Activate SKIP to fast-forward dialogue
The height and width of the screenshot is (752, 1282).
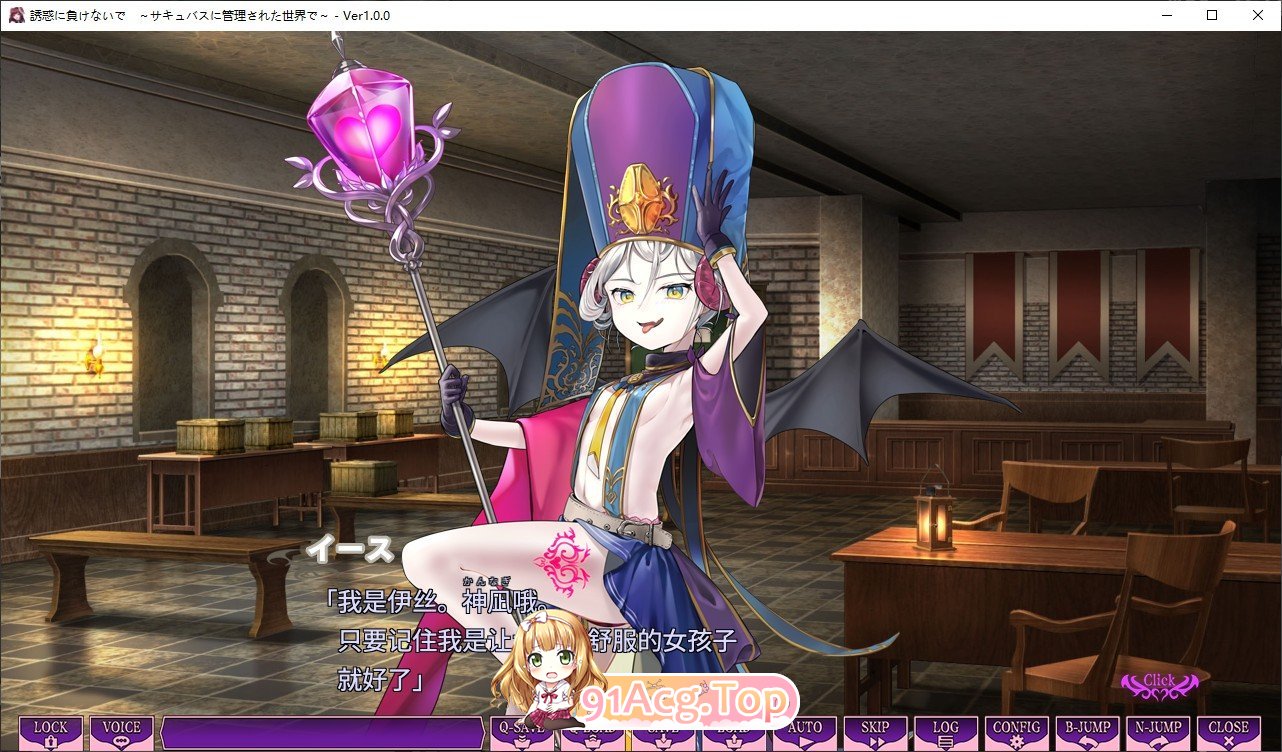click(875, 733)
